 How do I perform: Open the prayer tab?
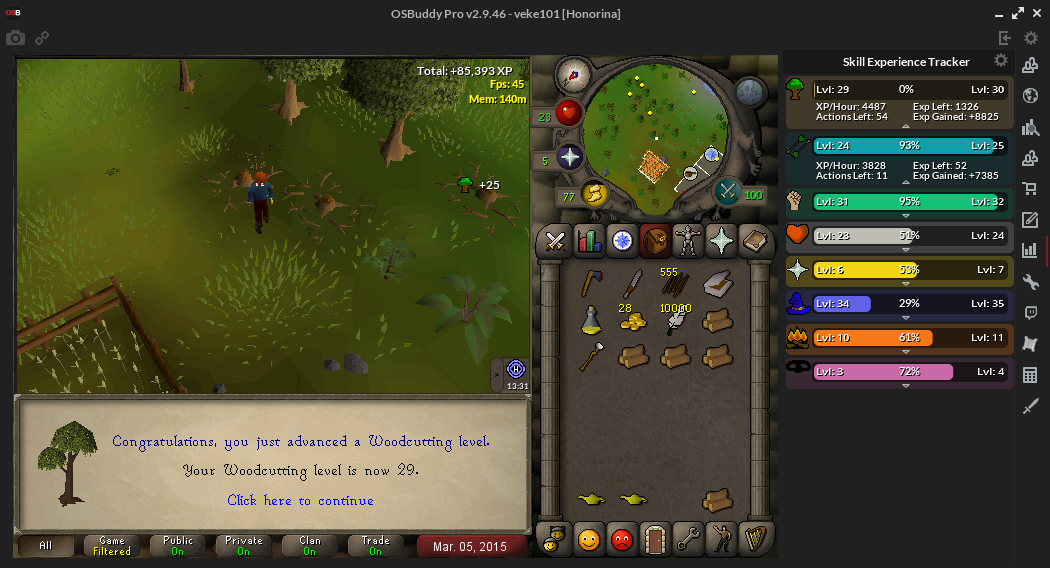(720, 241)
